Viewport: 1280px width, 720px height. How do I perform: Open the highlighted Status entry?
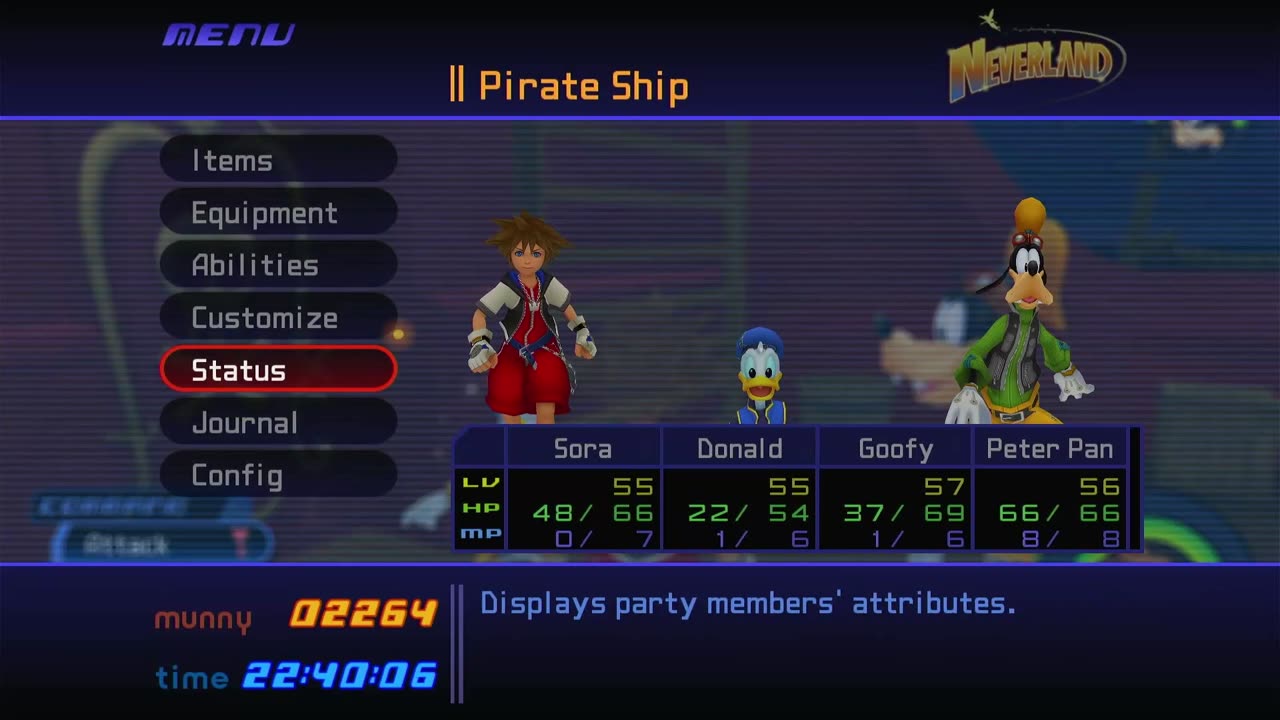coord(278,370)
